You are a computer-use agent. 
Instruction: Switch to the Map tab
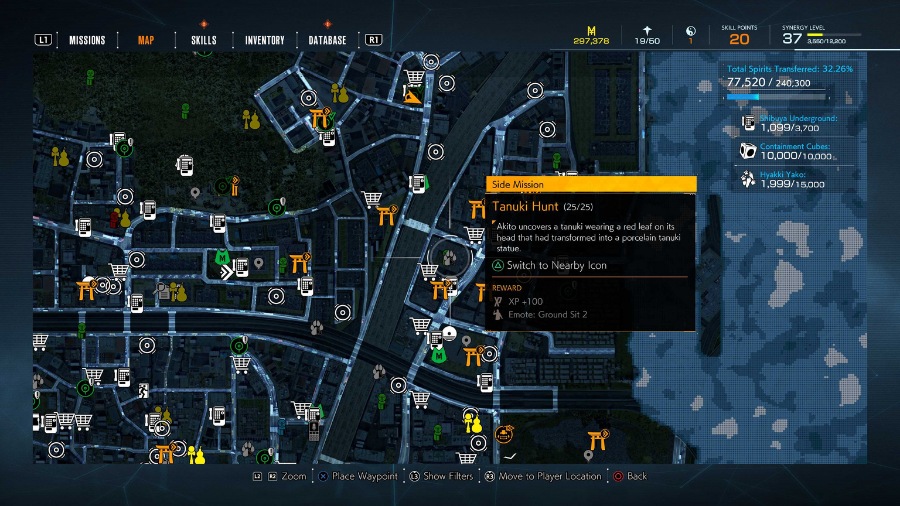[x=146, y=40]
